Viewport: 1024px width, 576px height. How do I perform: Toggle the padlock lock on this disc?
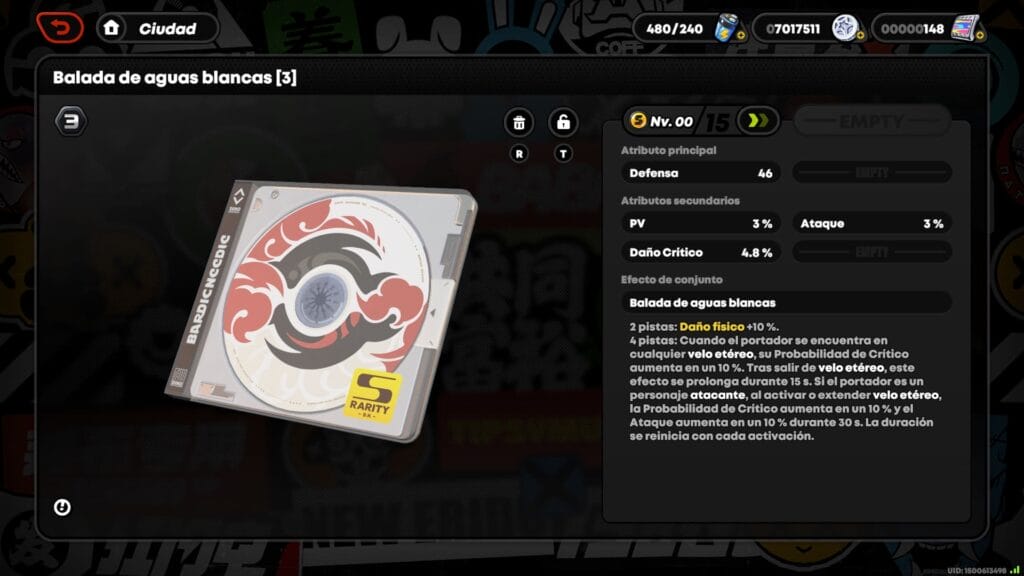click(564, 123)
